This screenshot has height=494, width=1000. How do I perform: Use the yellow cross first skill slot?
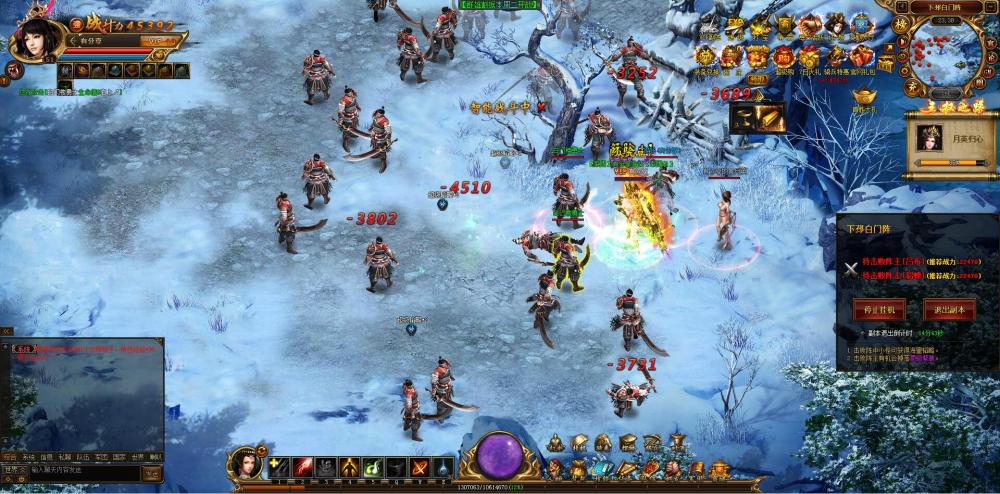pos(278,466)
